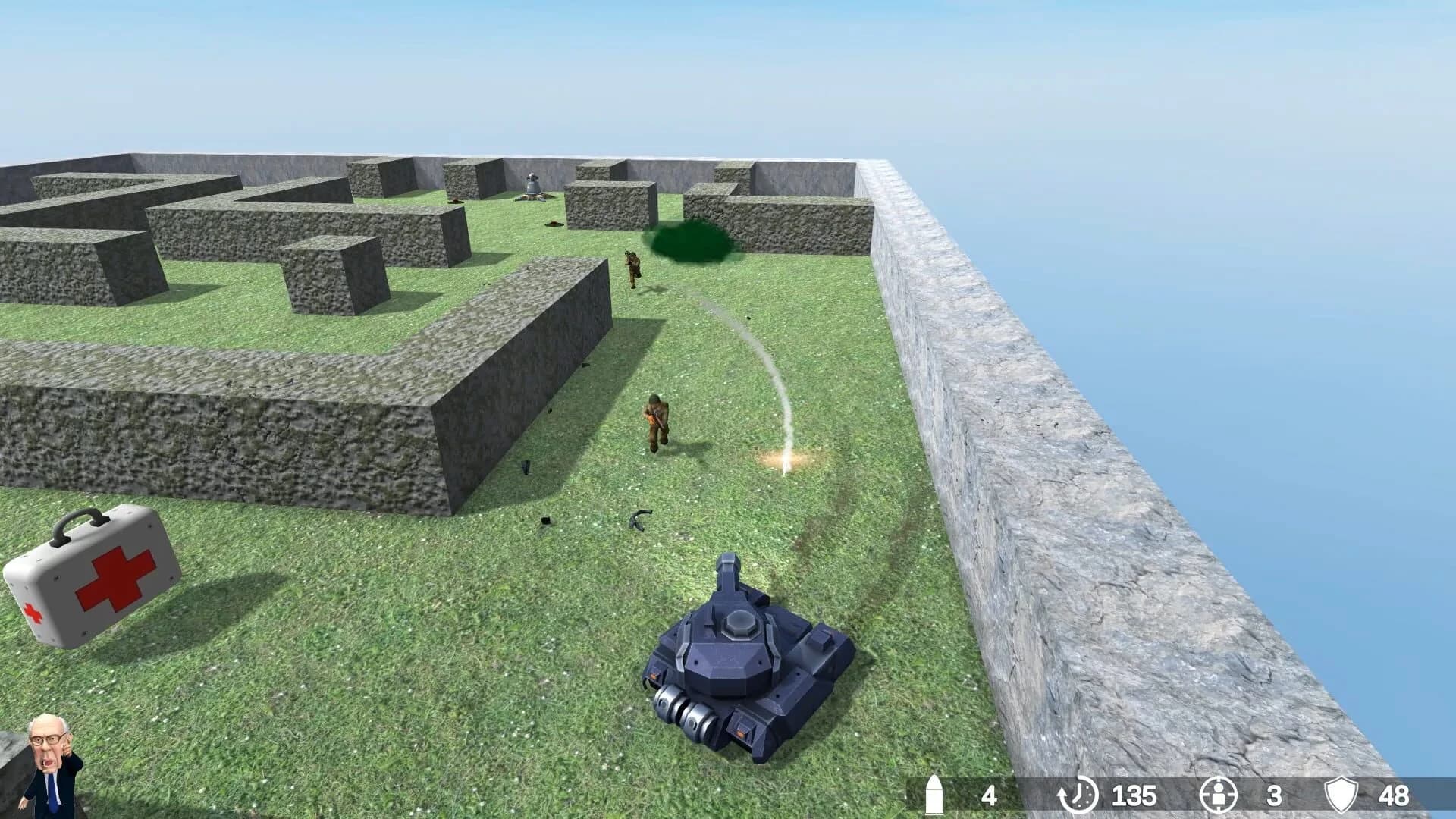Image resolution: width=1456 pixels, height=819 pixels.
Task: Click the dropped rifle on the grass
Action: (x=641, y=523)
